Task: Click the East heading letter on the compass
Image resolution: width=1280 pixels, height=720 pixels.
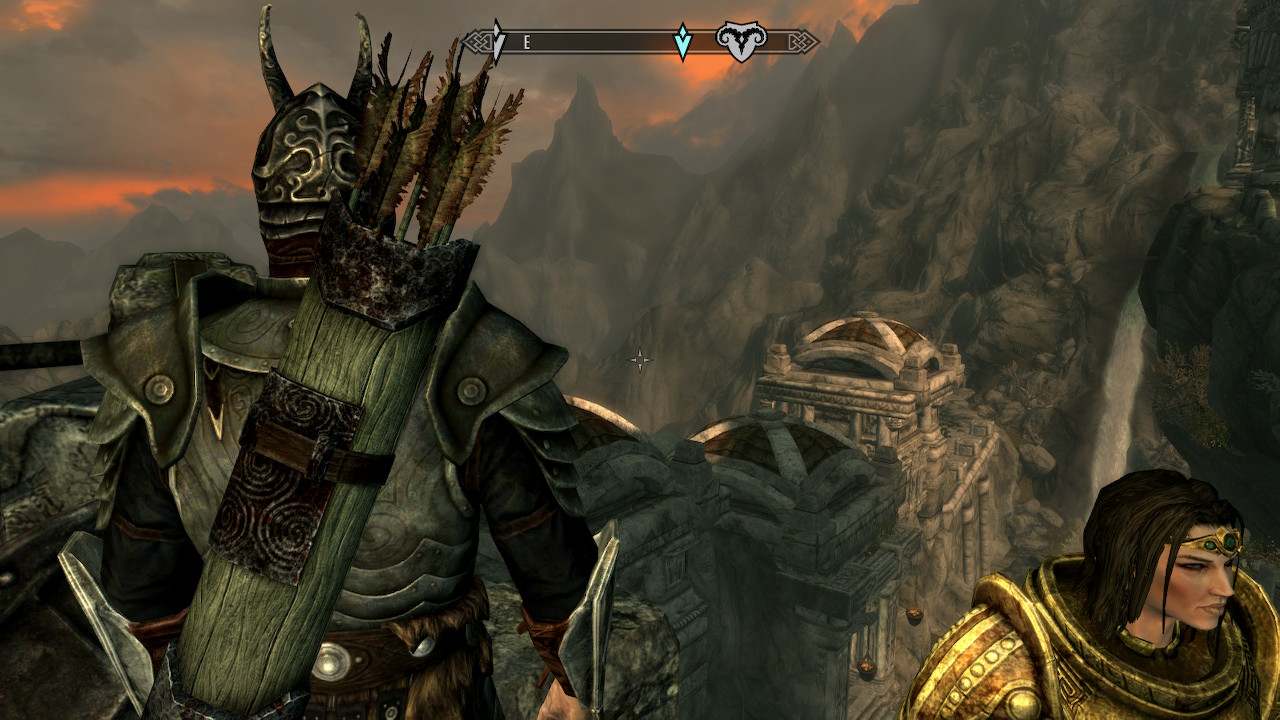Action: pyautogui.click(x=526, y=42)
